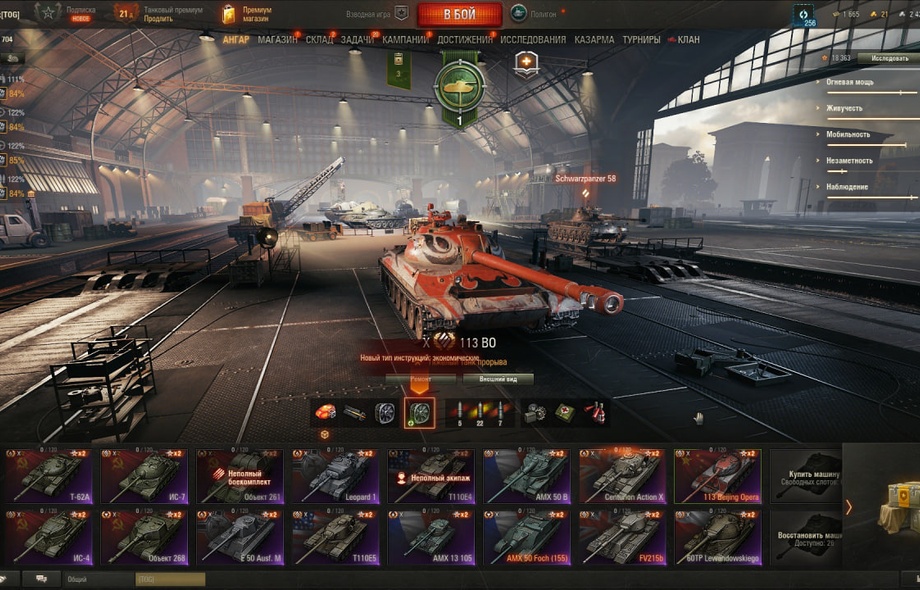Show the КАЗАРМА barracks tab

(x=594, y=40)
